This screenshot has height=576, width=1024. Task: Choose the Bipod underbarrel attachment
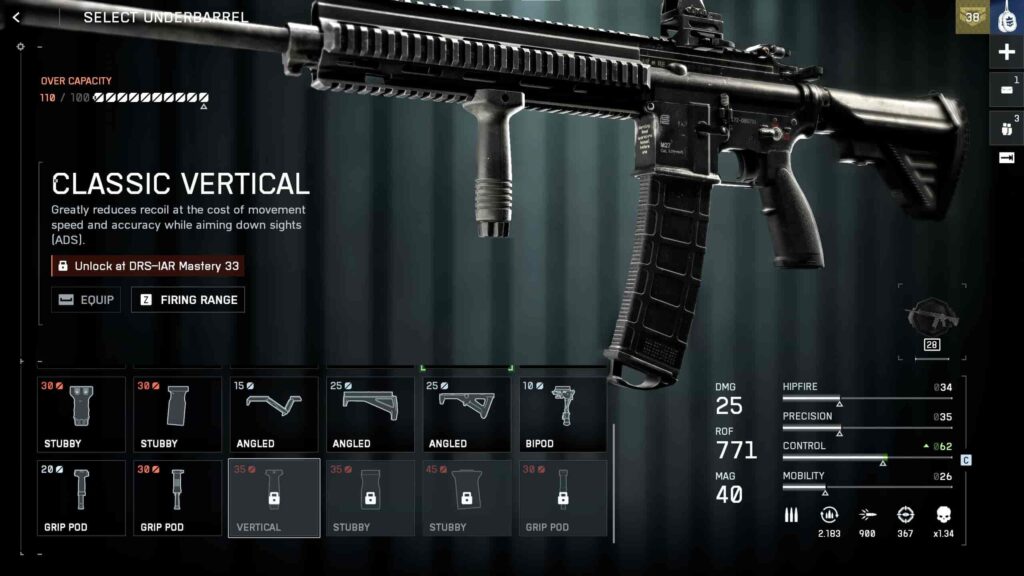point(562,414)
